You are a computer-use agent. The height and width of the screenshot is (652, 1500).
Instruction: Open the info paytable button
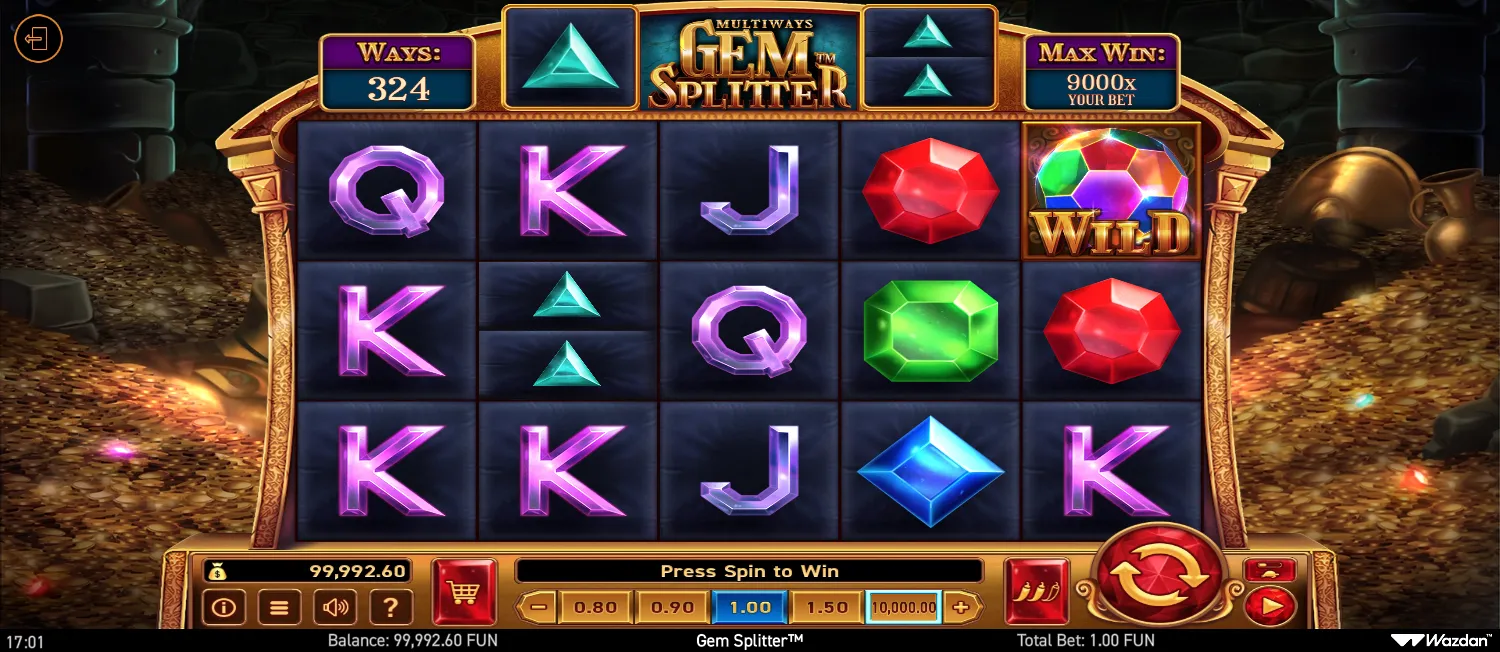click(223, 607)
